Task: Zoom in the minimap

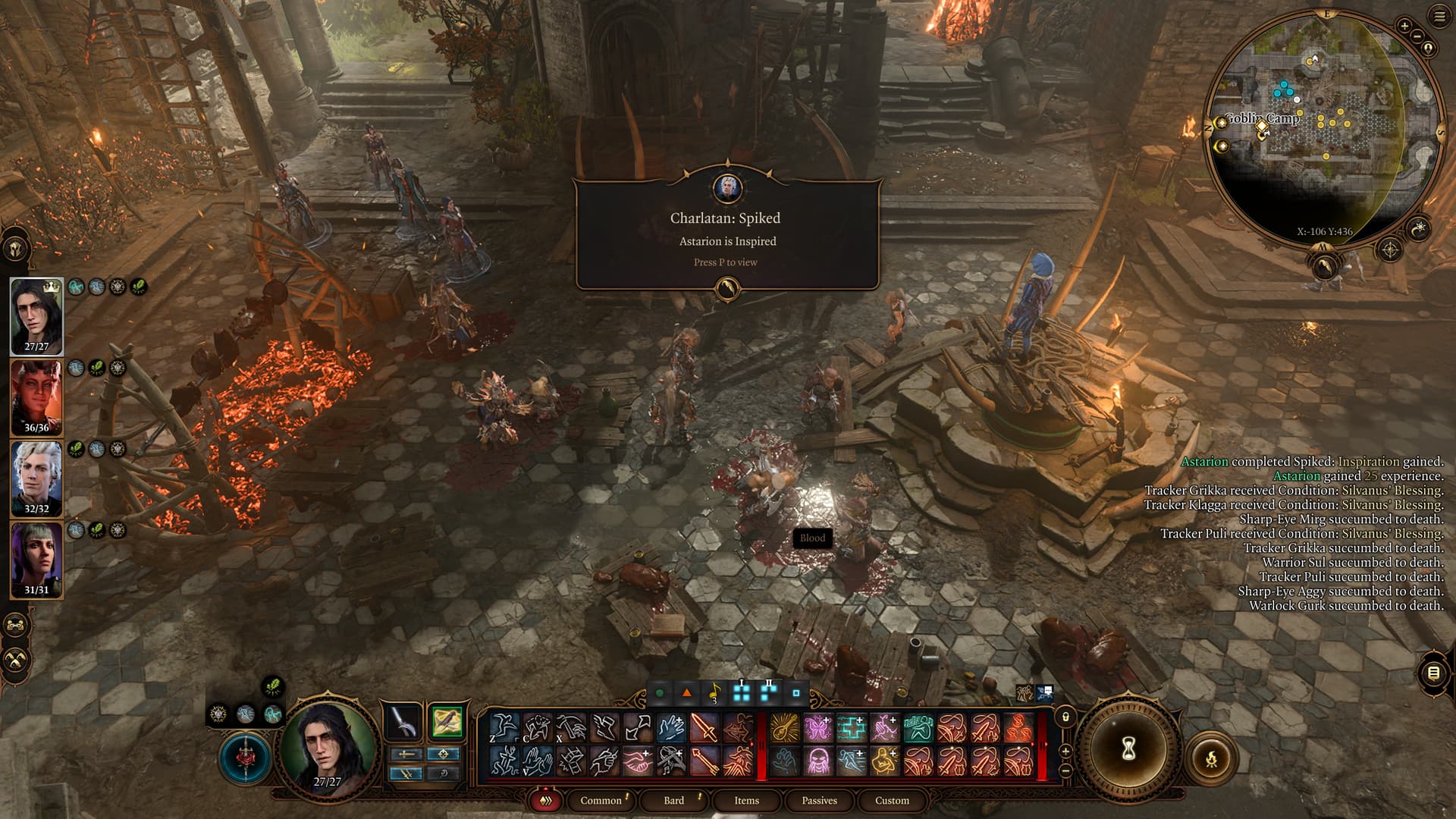Action: tap(1404, 26)
